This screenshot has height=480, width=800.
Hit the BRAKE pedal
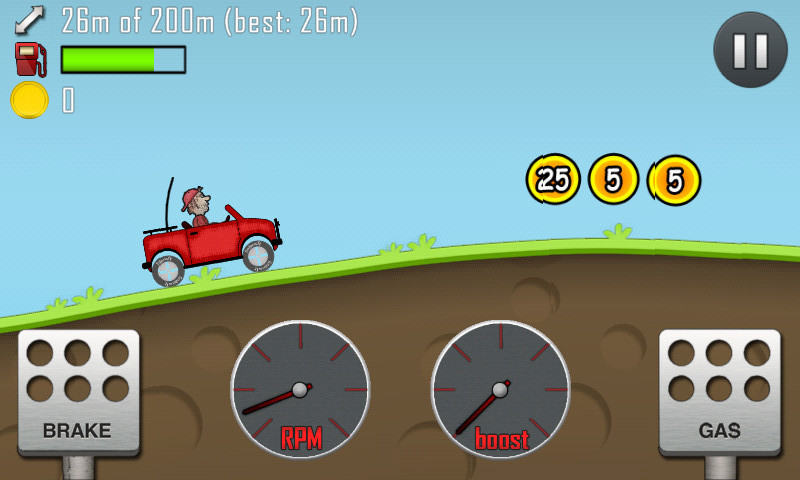coord(78,392)
